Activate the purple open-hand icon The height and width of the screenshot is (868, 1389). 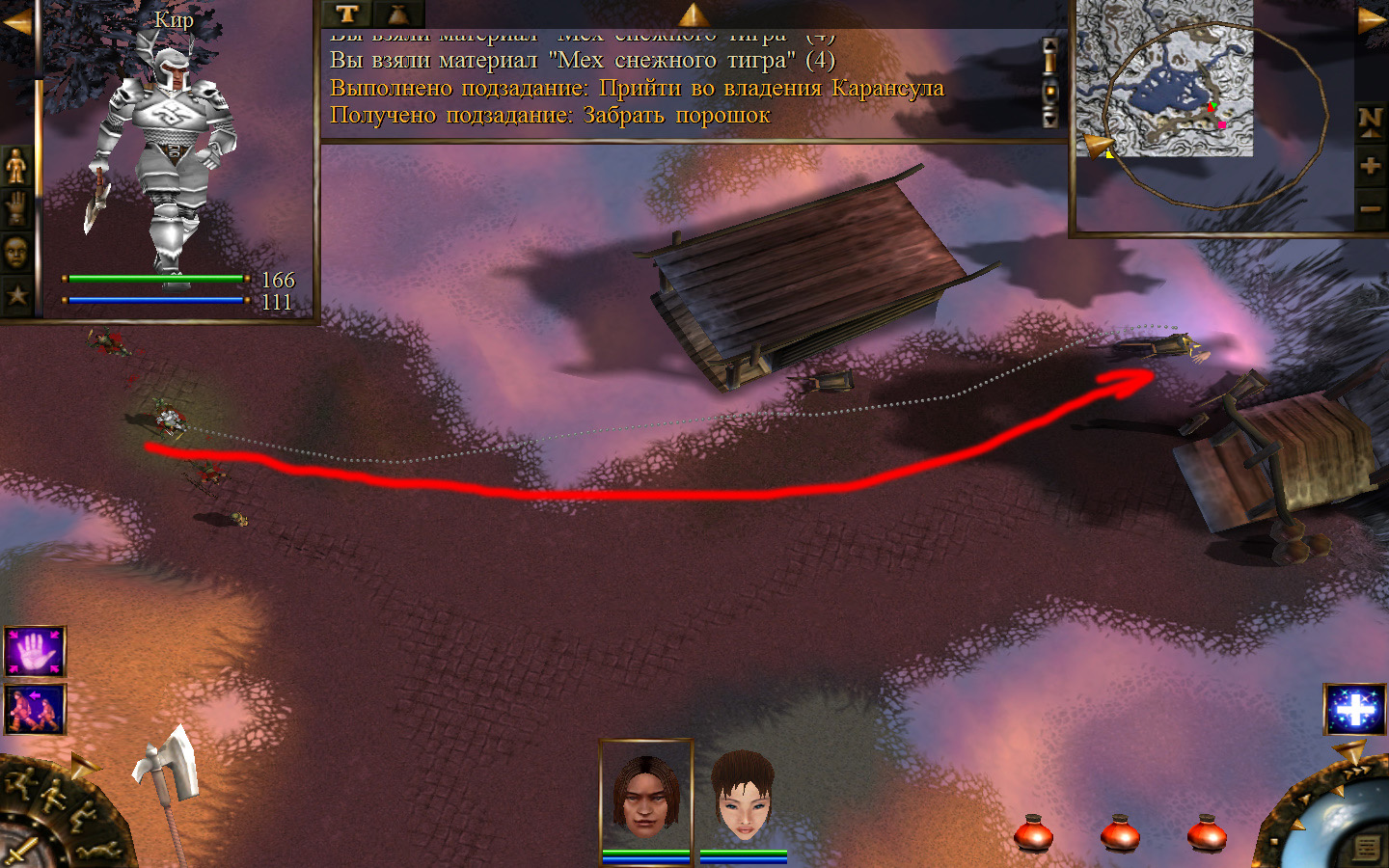point(35,652)
